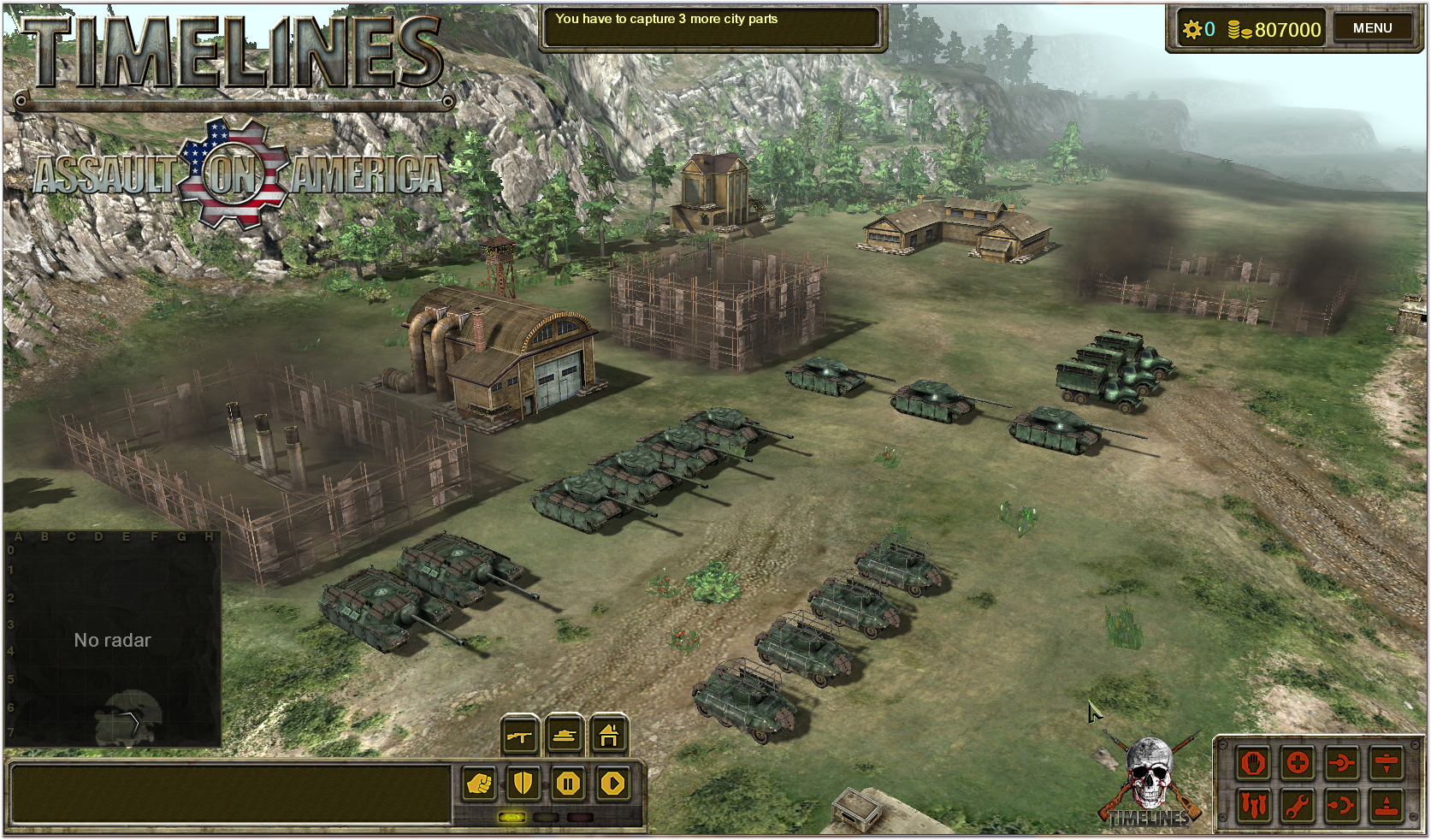Order units to attack with the fist icon
1431x840 pixels.
(479, 784)
